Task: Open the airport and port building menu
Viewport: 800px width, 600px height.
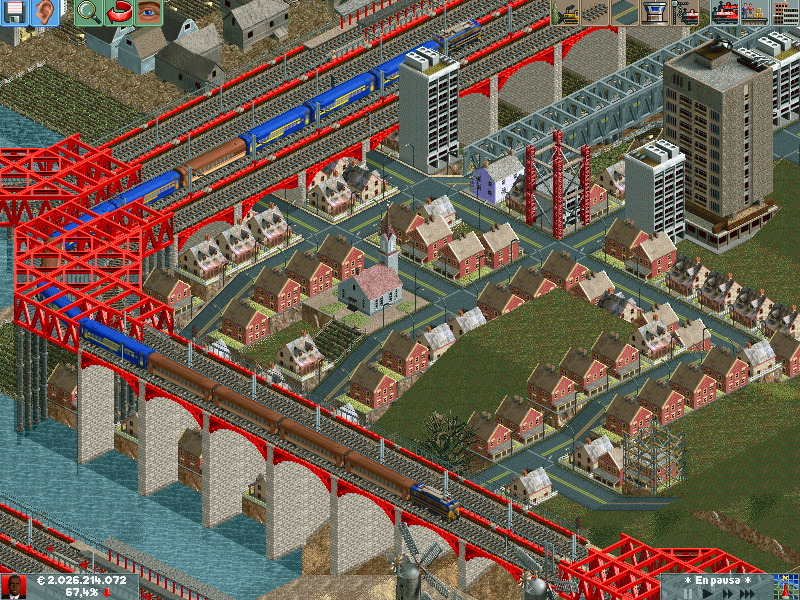Action: (x=654, y=13)
